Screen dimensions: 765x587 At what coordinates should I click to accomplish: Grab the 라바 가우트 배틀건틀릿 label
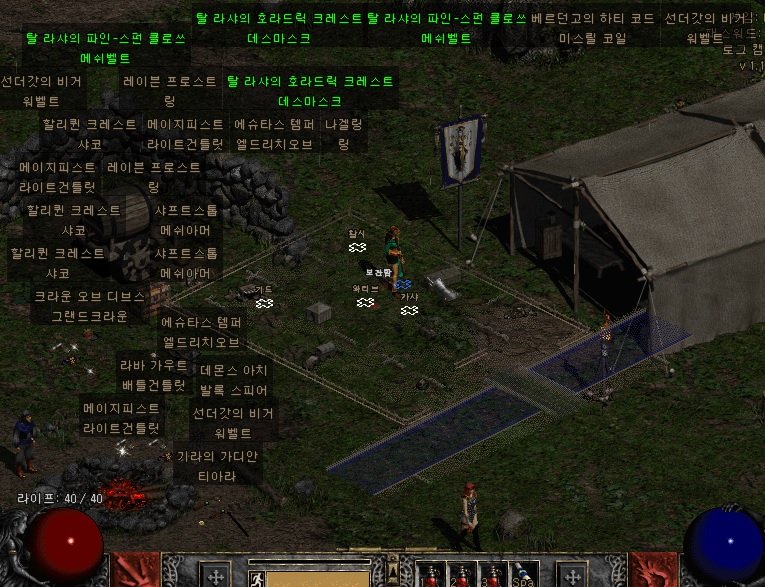(153, 375)
